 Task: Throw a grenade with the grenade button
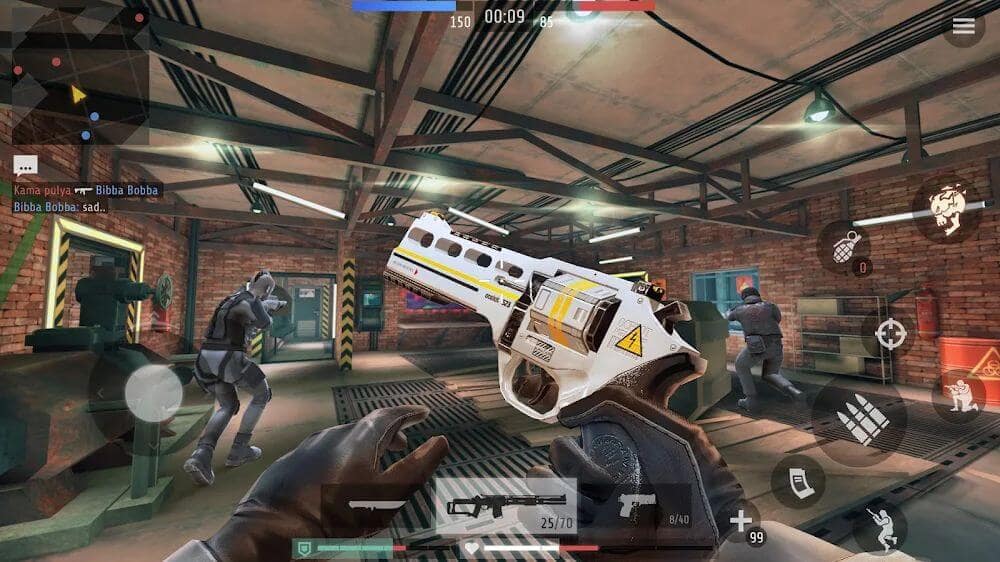coord(844,247)
